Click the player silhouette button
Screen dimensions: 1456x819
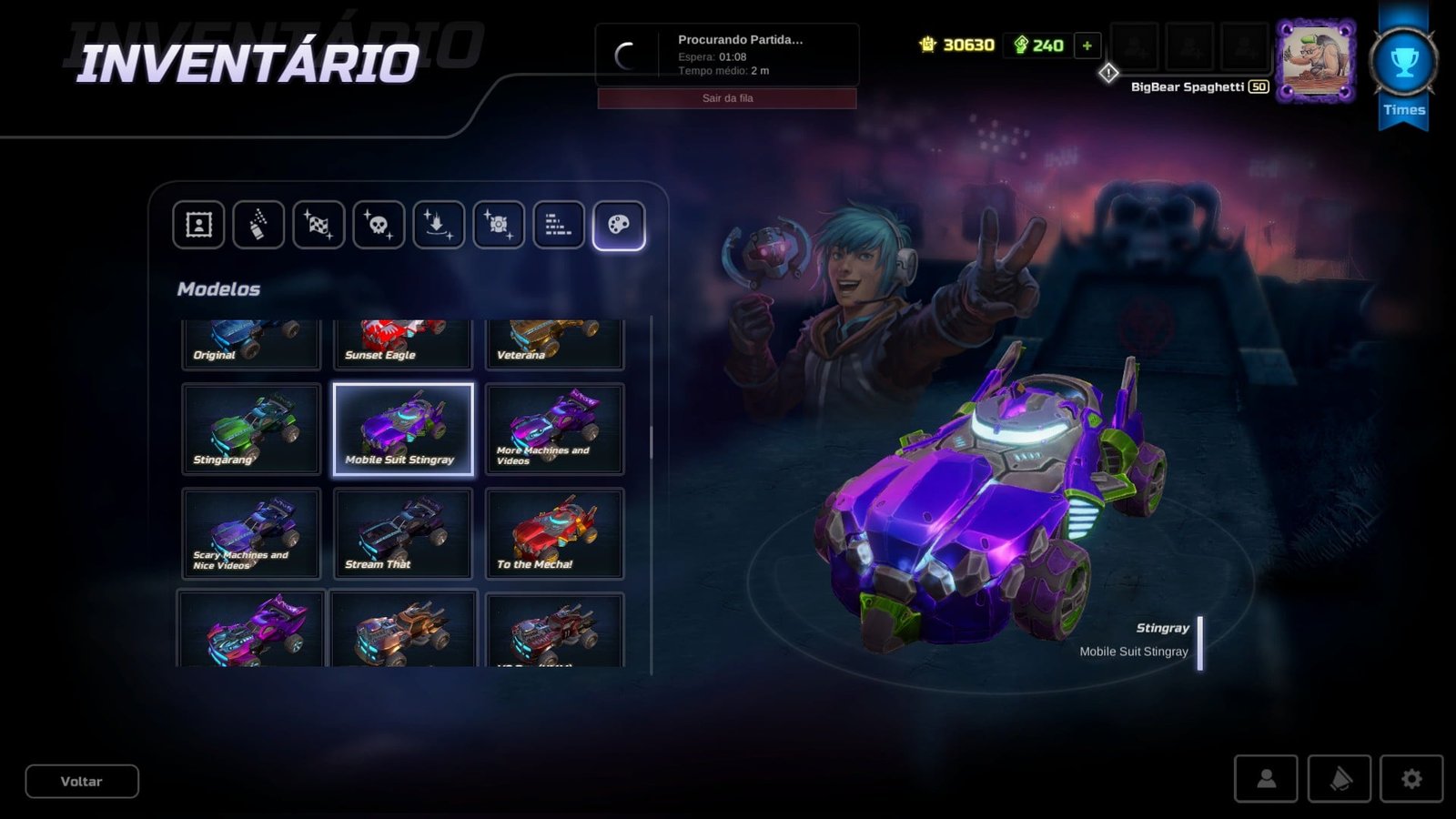[1266, 779]
